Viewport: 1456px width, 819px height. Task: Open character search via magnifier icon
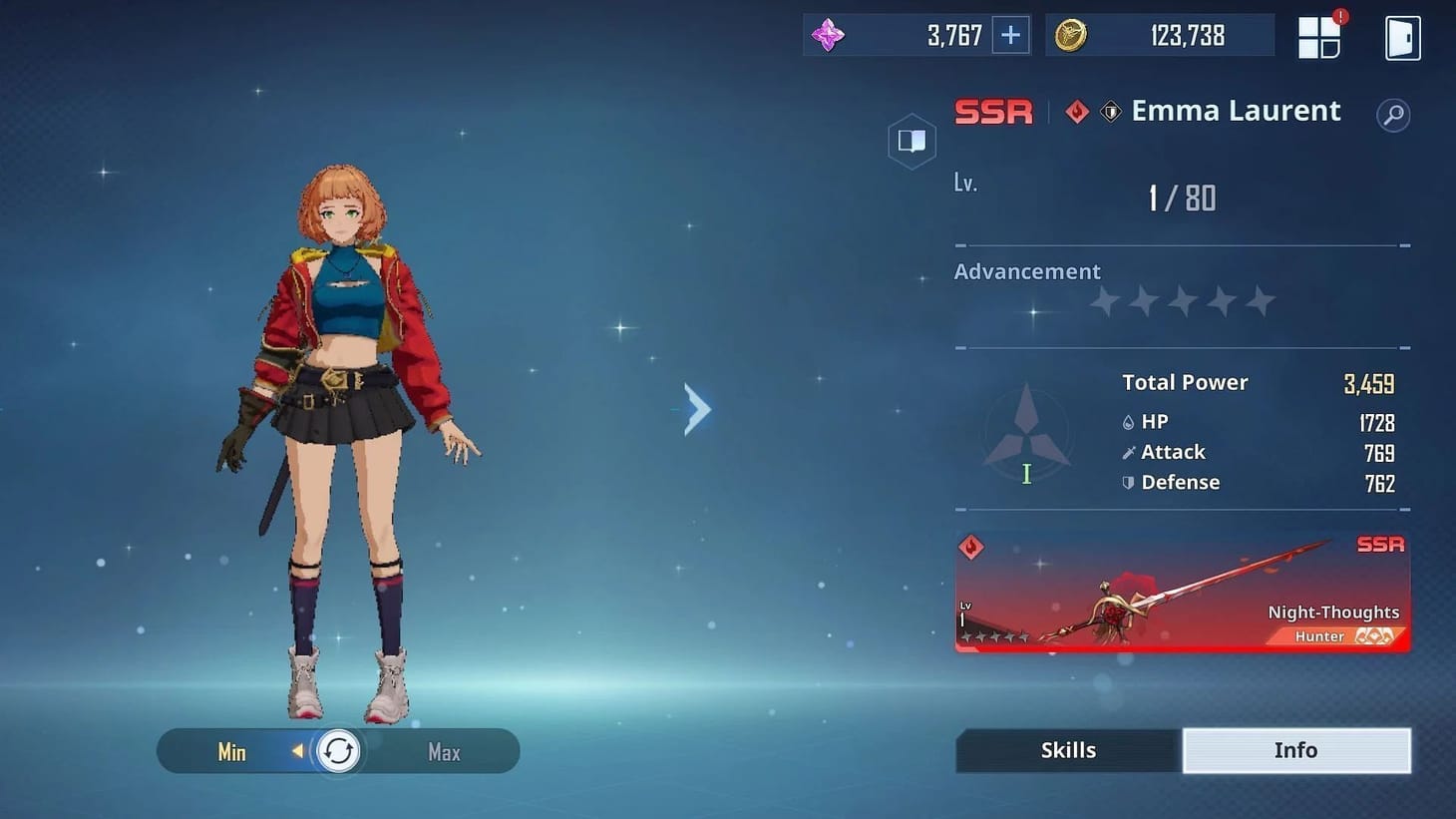(1392, 115)
